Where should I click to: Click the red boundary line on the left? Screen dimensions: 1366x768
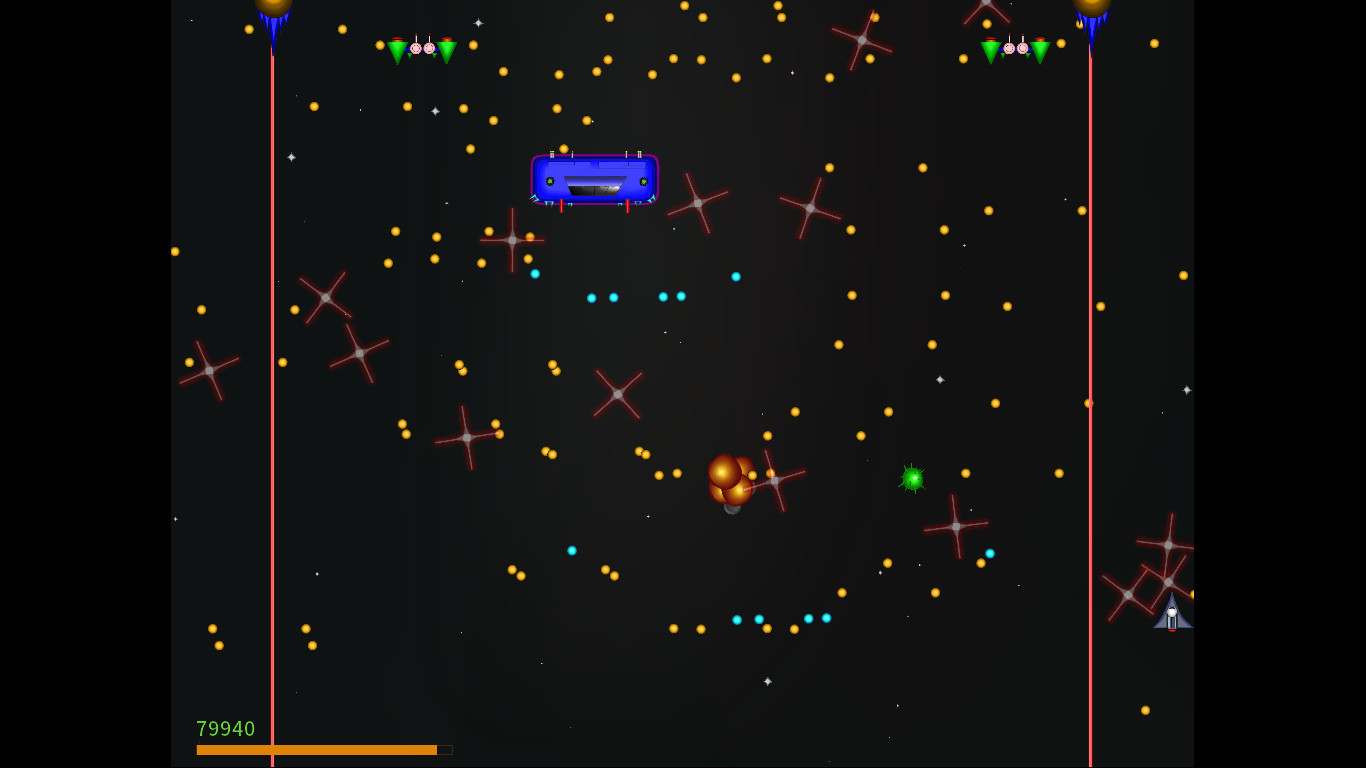click(x=272, y=400)
